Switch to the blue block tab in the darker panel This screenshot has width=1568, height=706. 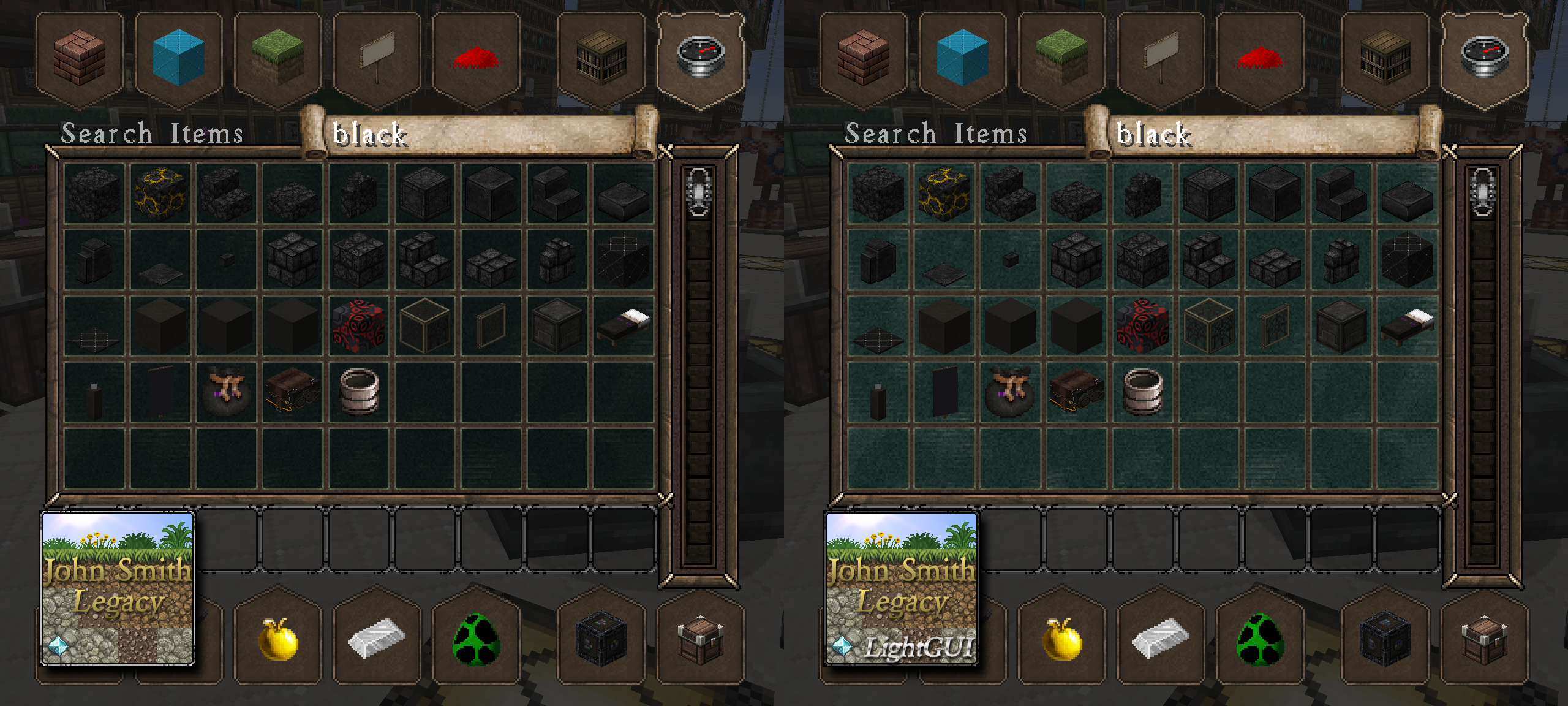point(178,59)
